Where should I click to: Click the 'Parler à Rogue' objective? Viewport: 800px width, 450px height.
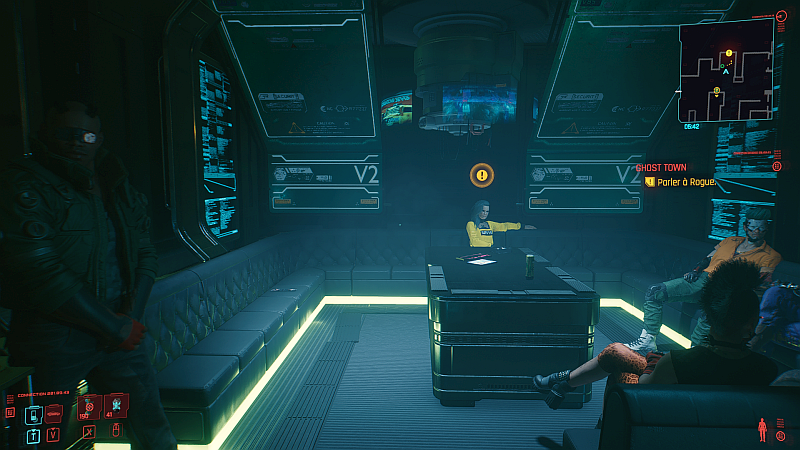684,182
